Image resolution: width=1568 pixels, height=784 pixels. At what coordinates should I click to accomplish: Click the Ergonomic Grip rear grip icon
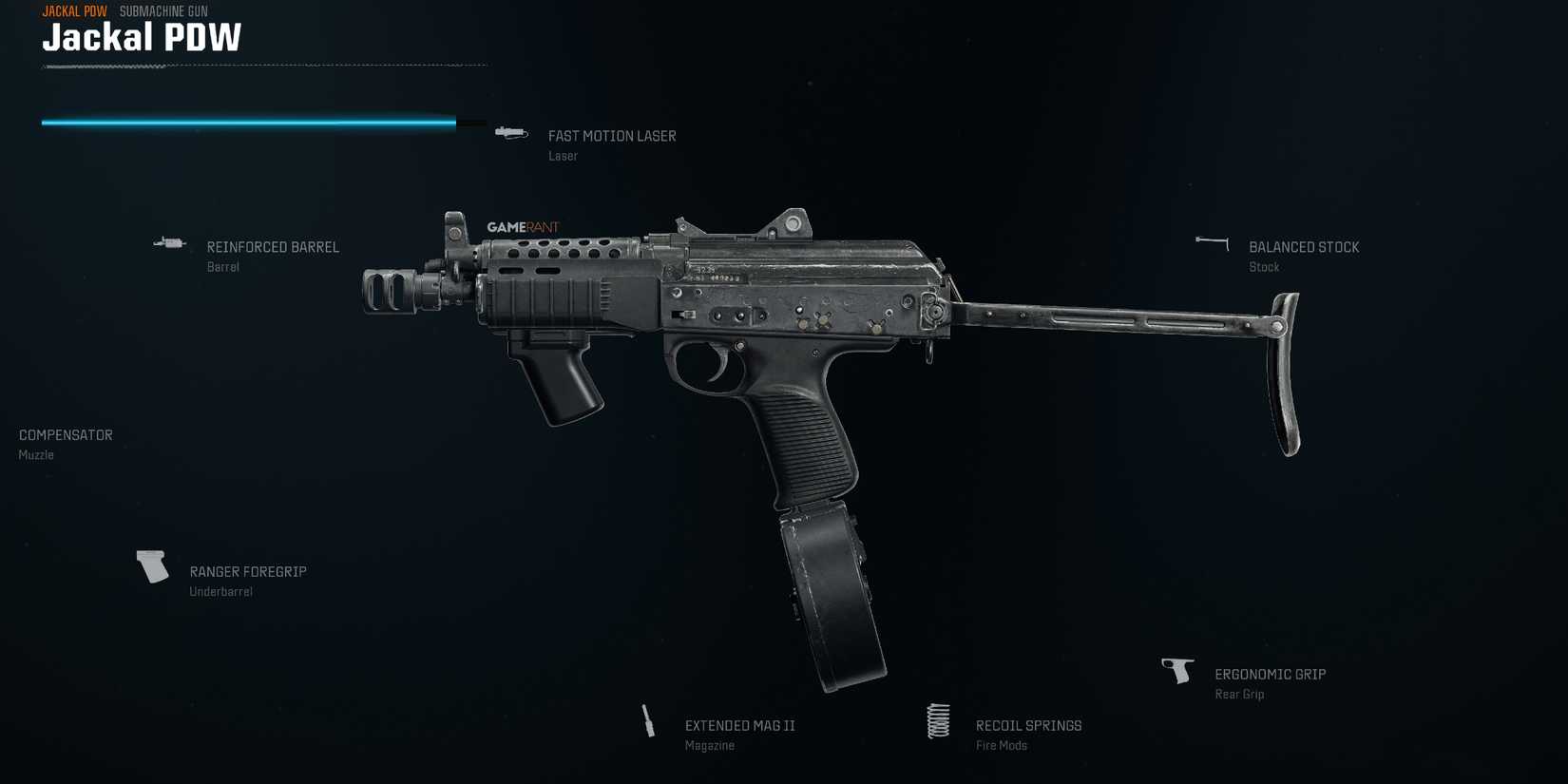pos(1178,669)
